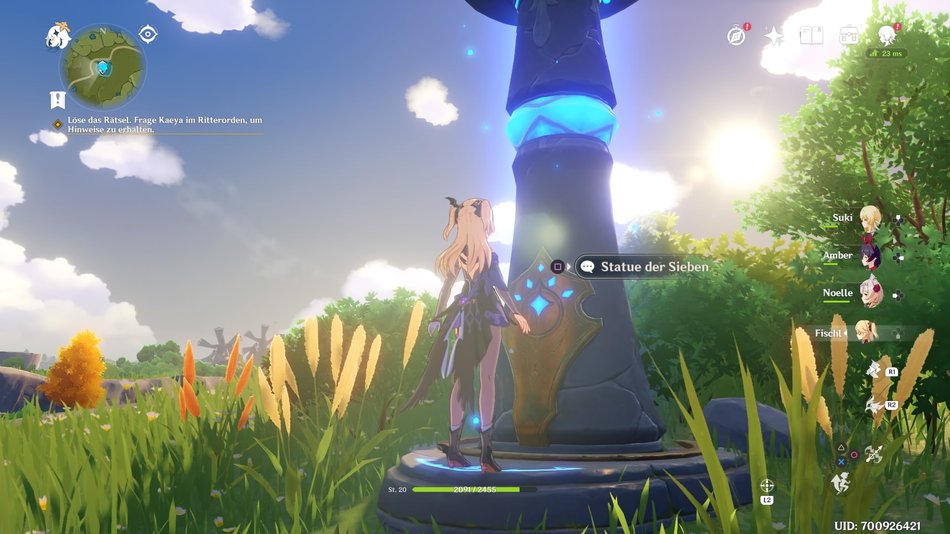Activate the elemental skill icon

[x=873, y=370]
